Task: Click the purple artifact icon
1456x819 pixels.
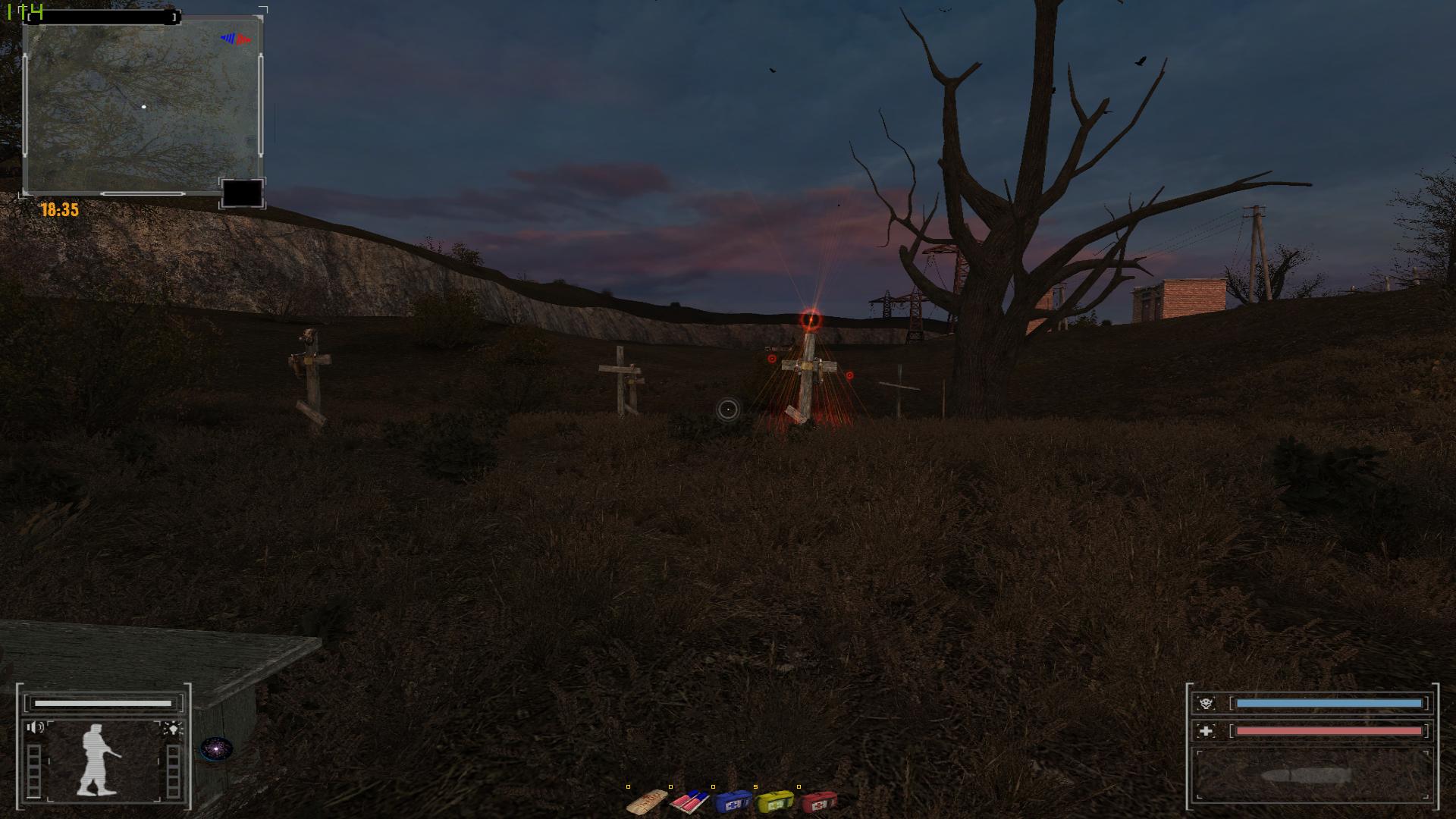Action: pos(216,749)
